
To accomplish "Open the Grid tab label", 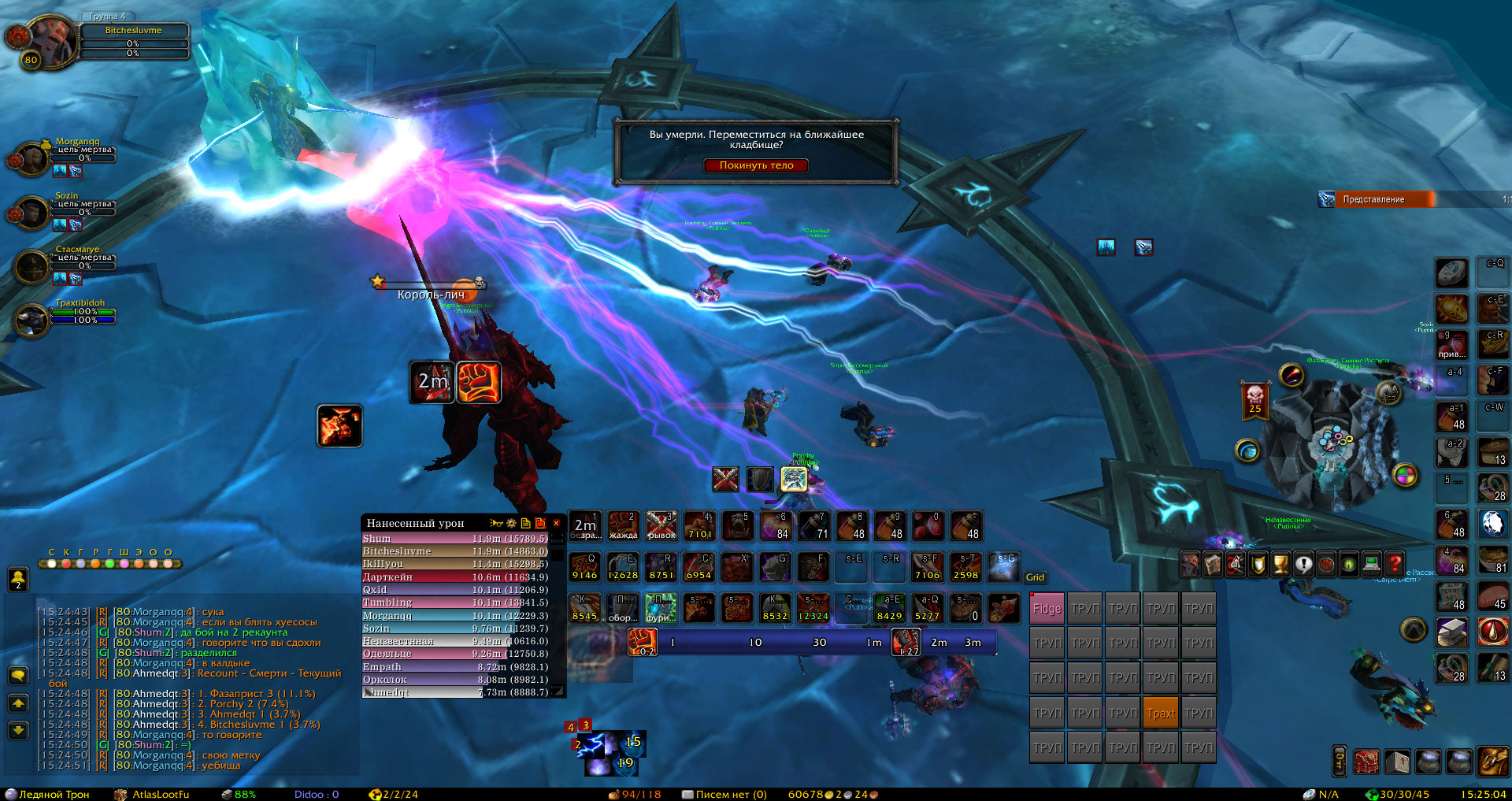I will pyautogui.click(x=1035, y=577).
